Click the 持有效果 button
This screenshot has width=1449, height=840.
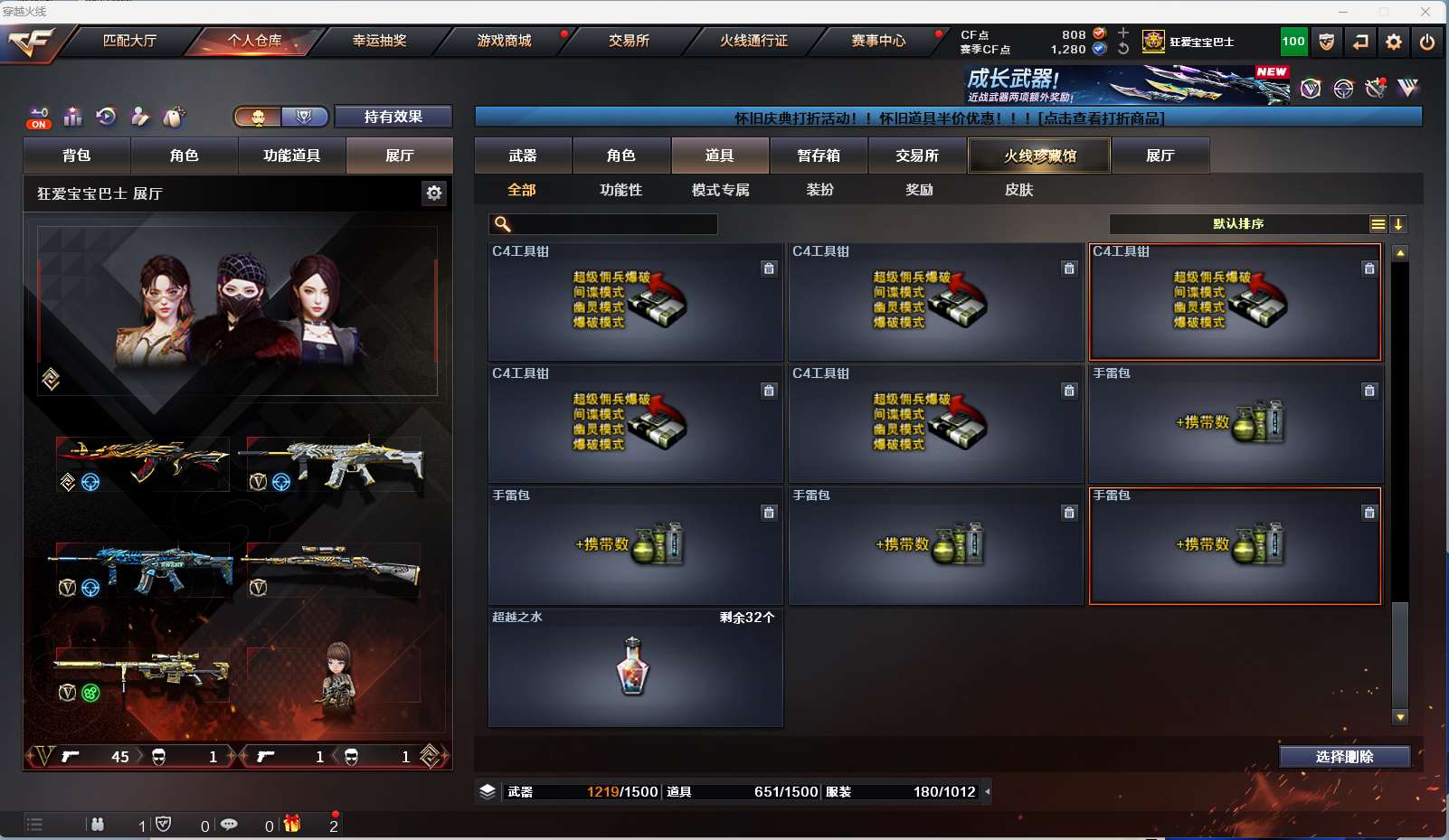393,117
